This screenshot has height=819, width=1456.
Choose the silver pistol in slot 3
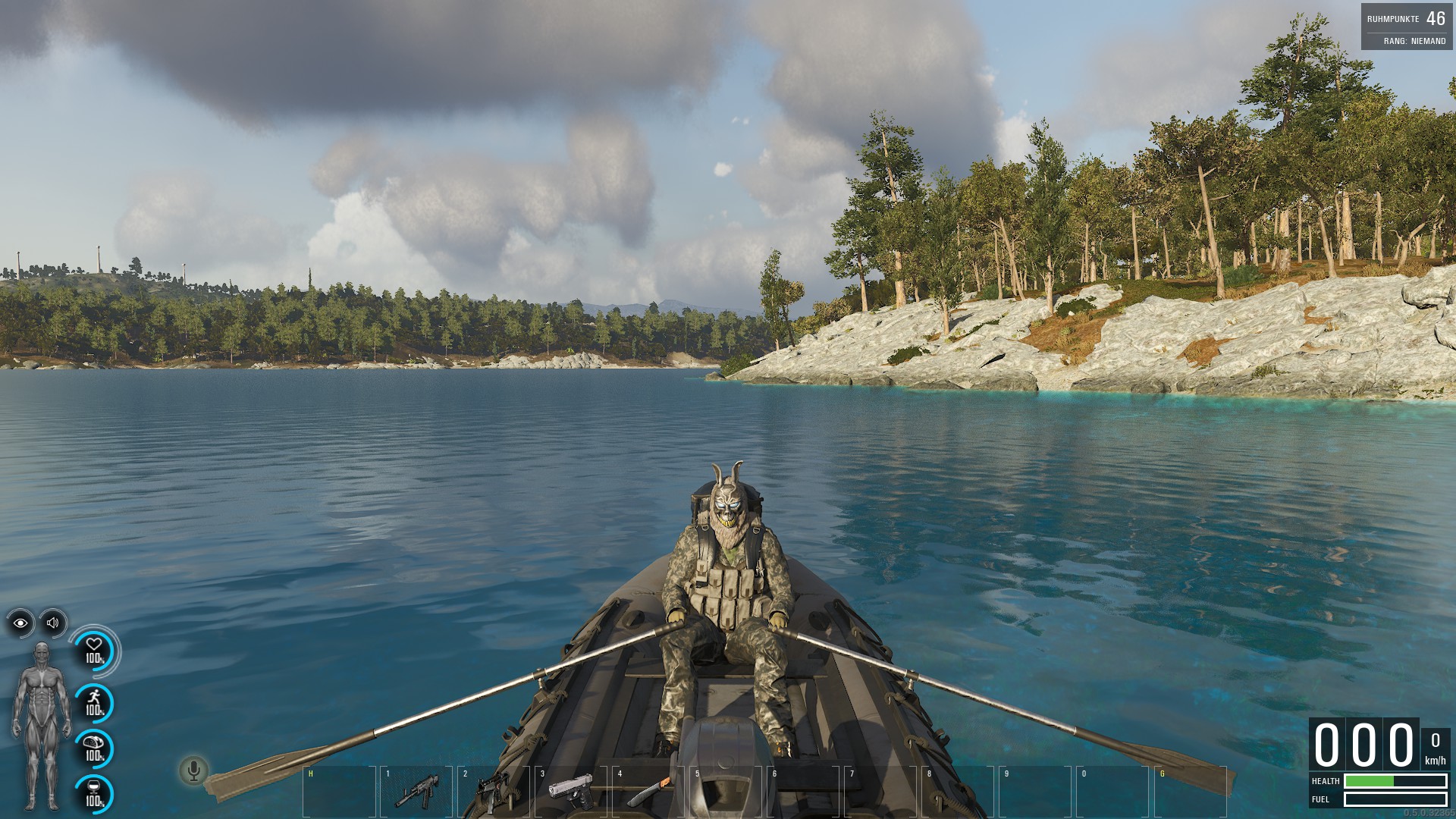(570, 791)
